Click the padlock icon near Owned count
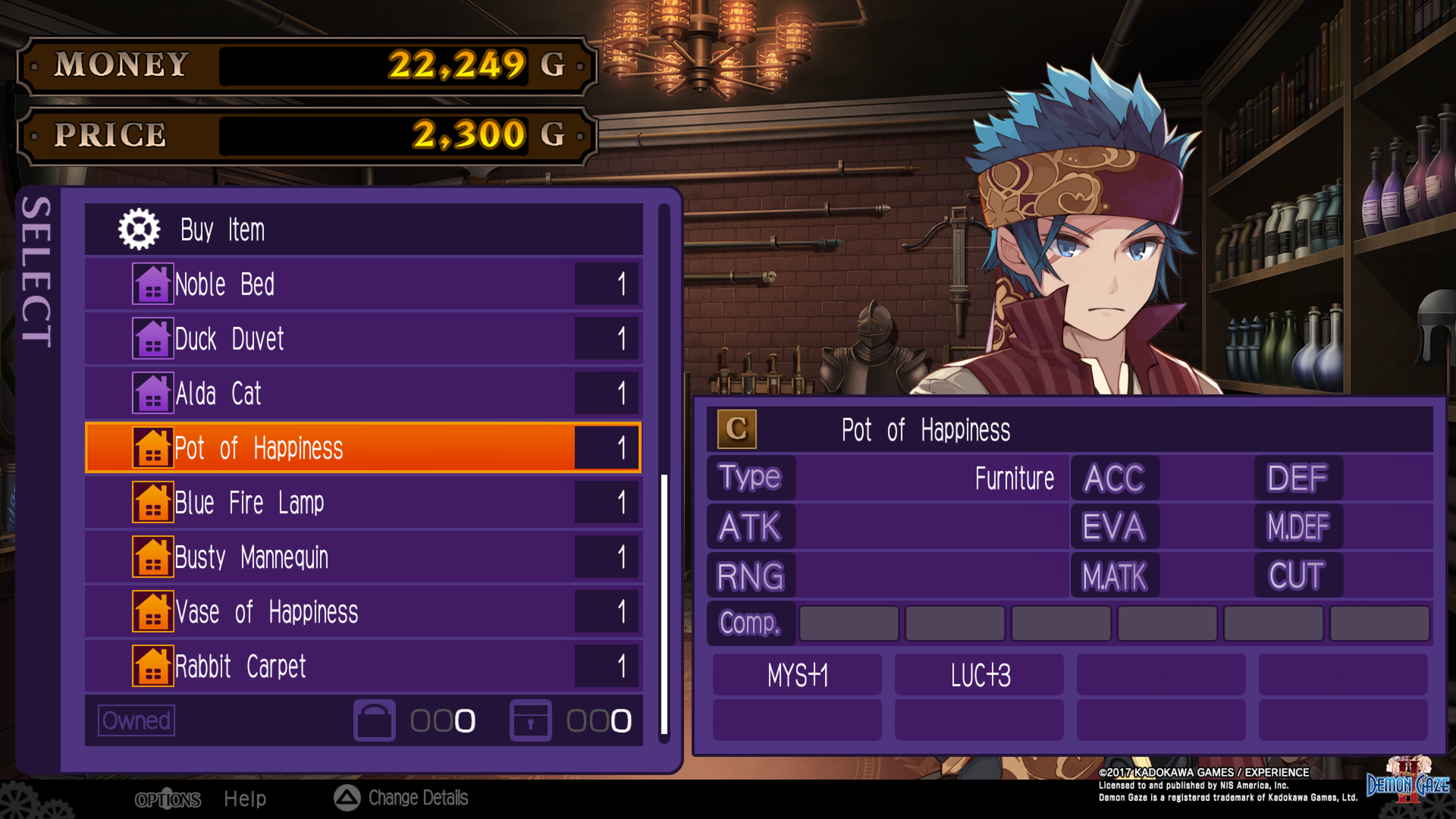 point(531,722)
